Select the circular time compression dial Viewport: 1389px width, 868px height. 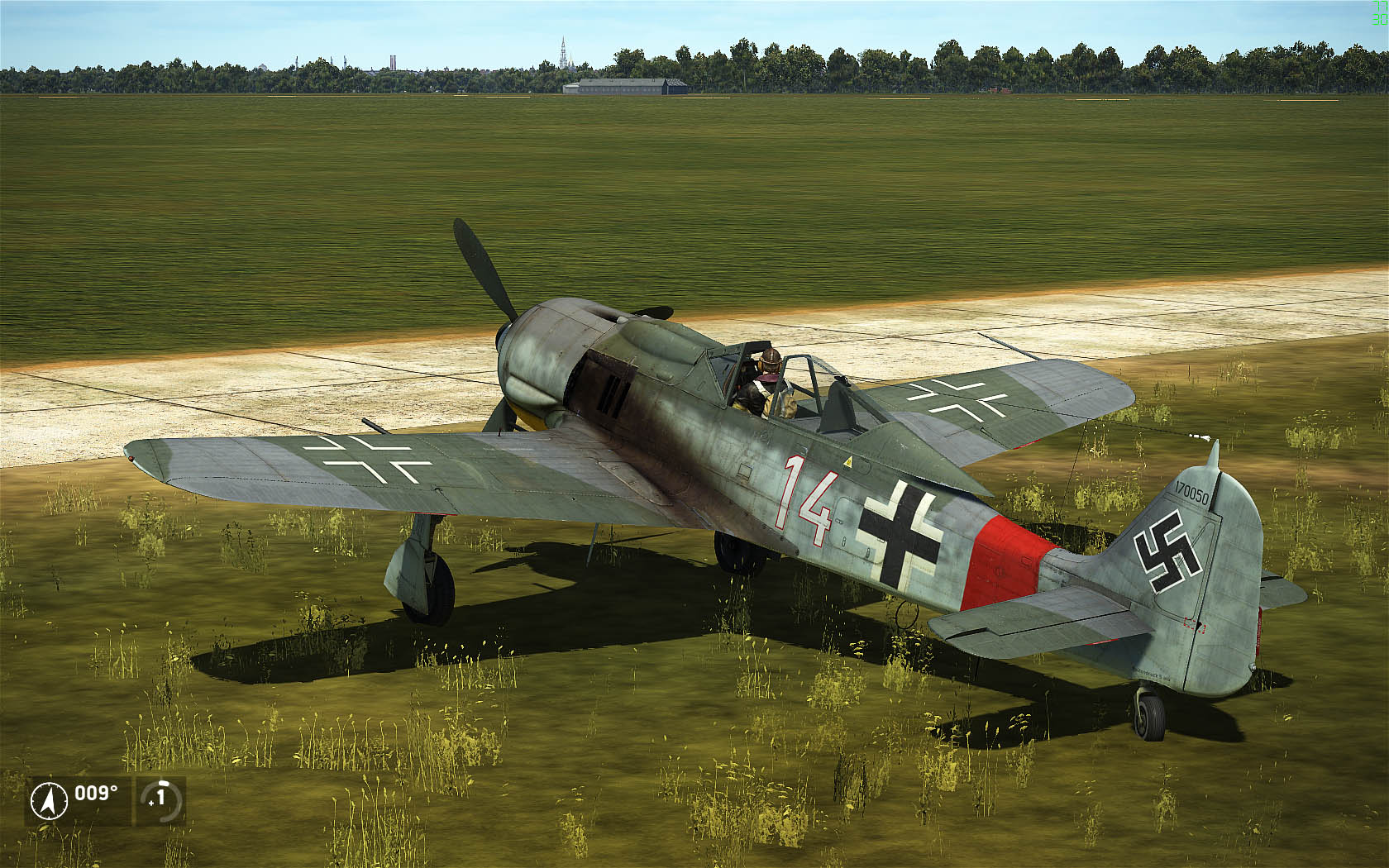coord(160,799)
